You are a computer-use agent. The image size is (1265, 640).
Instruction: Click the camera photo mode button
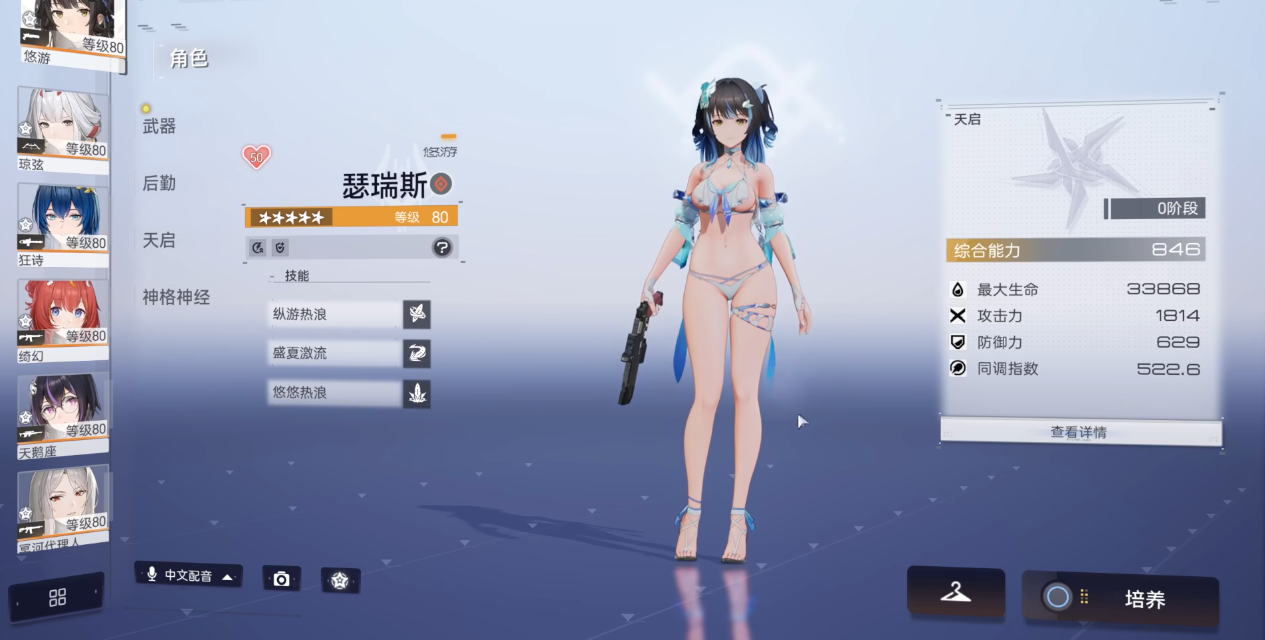click(281, 579)
